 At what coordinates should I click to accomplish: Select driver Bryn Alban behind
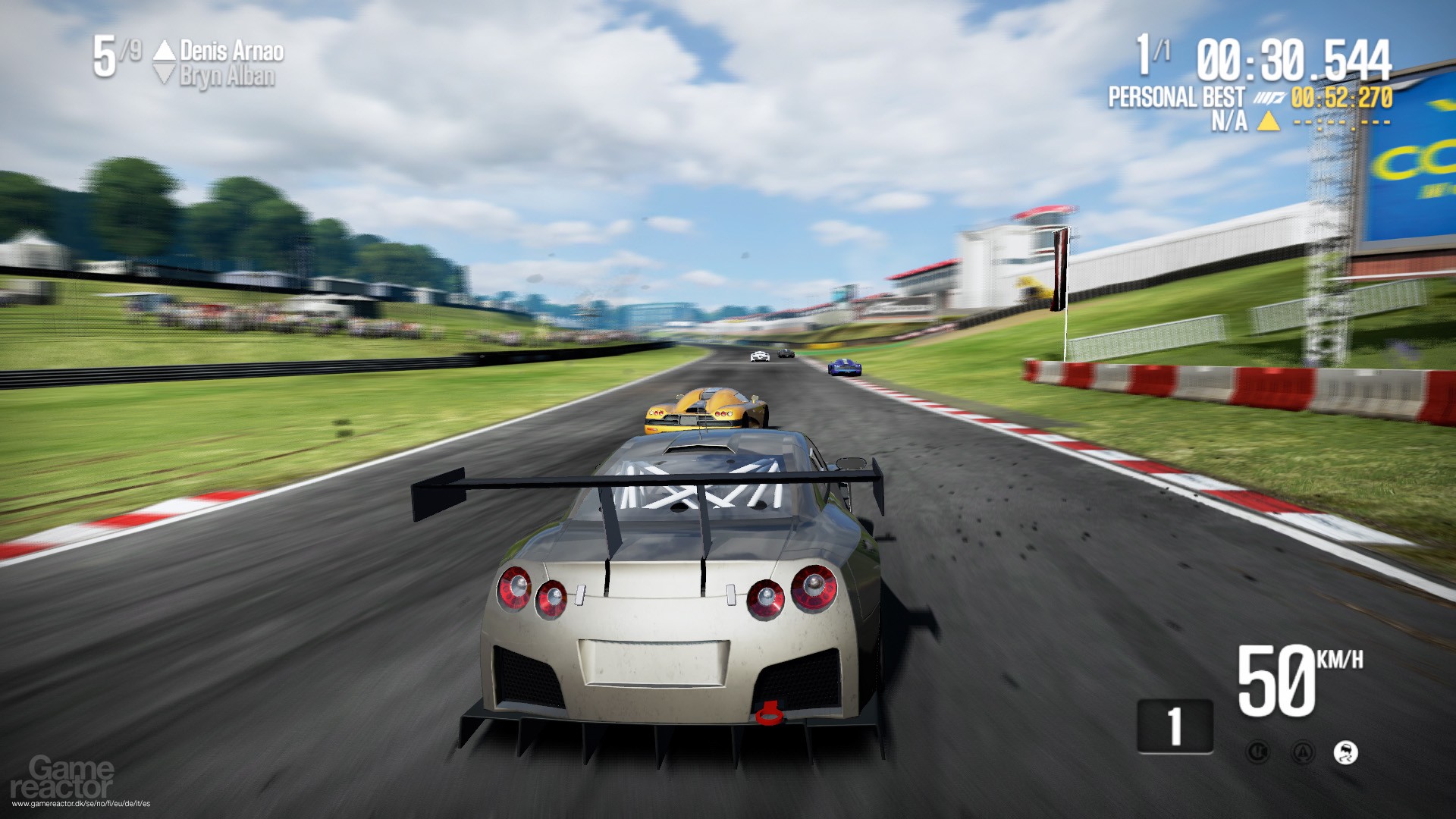tap(227, 76)
